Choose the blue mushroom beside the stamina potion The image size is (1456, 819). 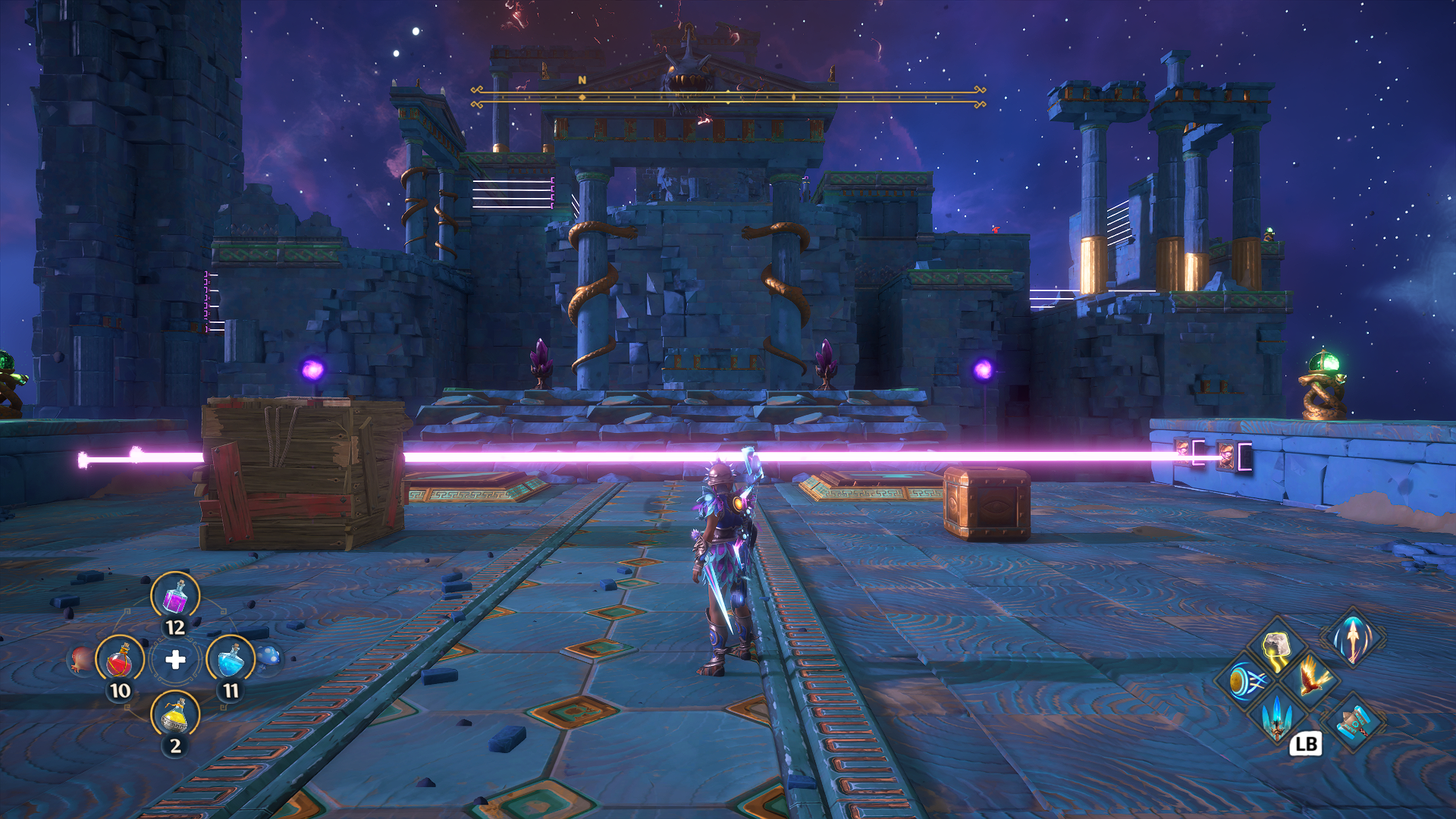269,657
